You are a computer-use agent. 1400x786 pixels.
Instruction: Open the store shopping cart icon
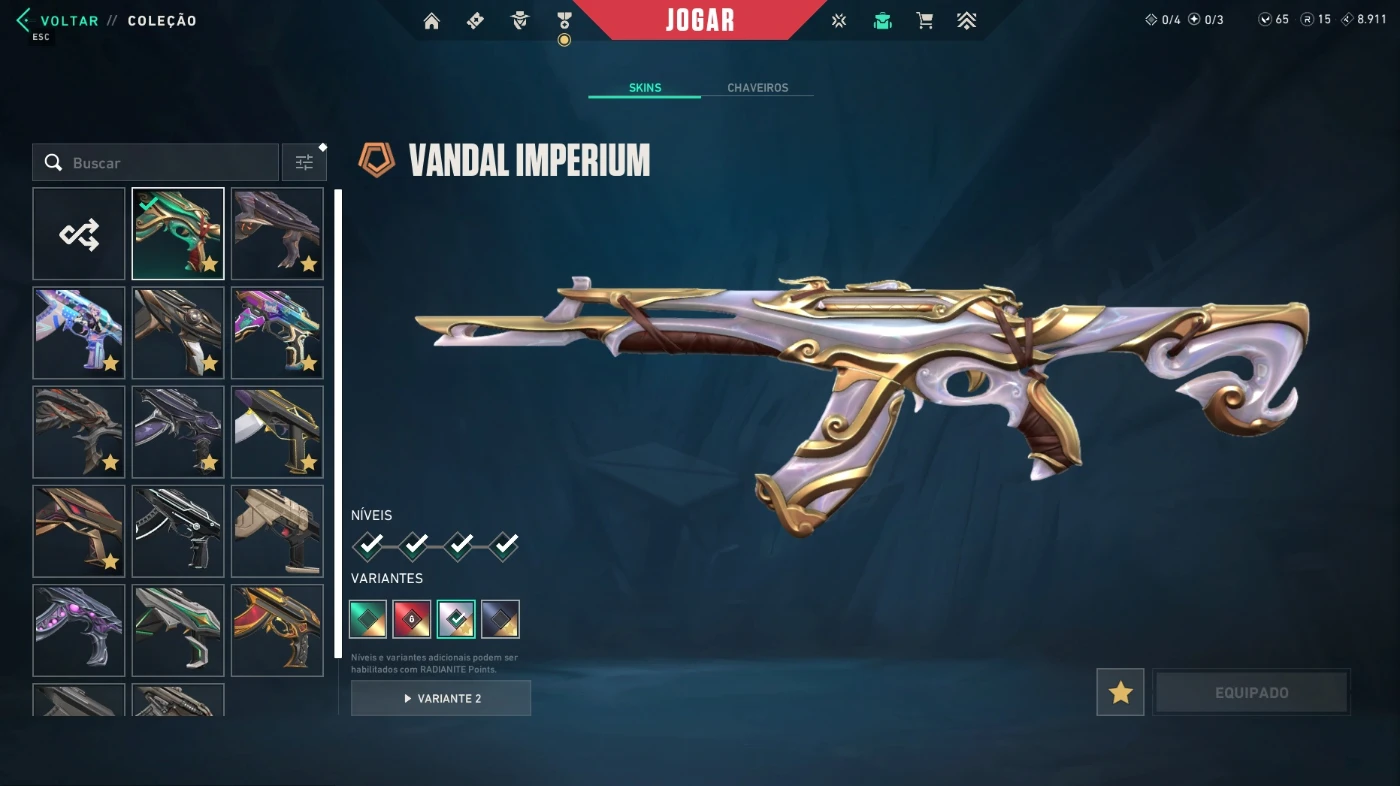[925, 21]
